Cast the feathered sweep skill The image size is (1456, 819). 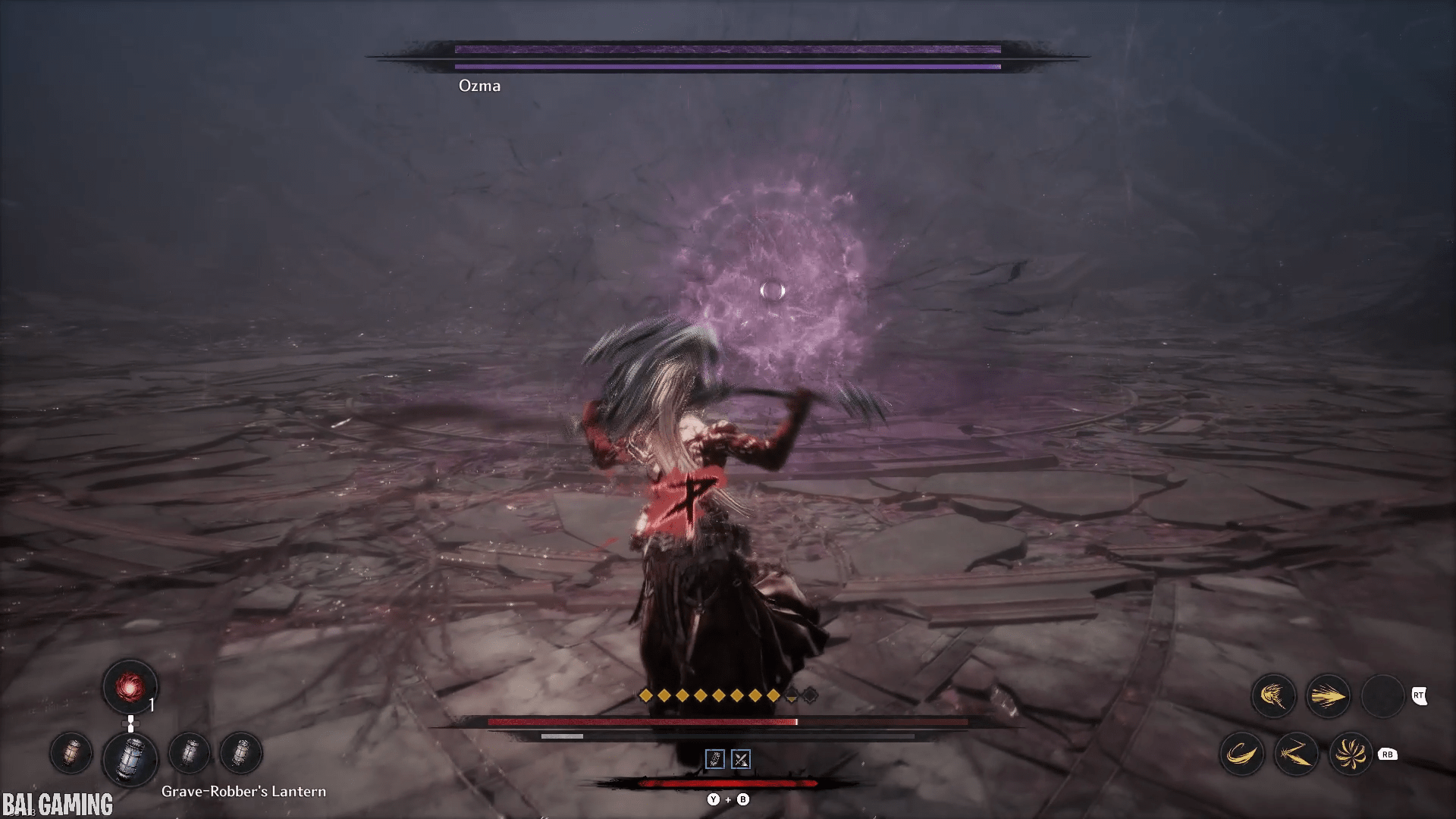1273,696
